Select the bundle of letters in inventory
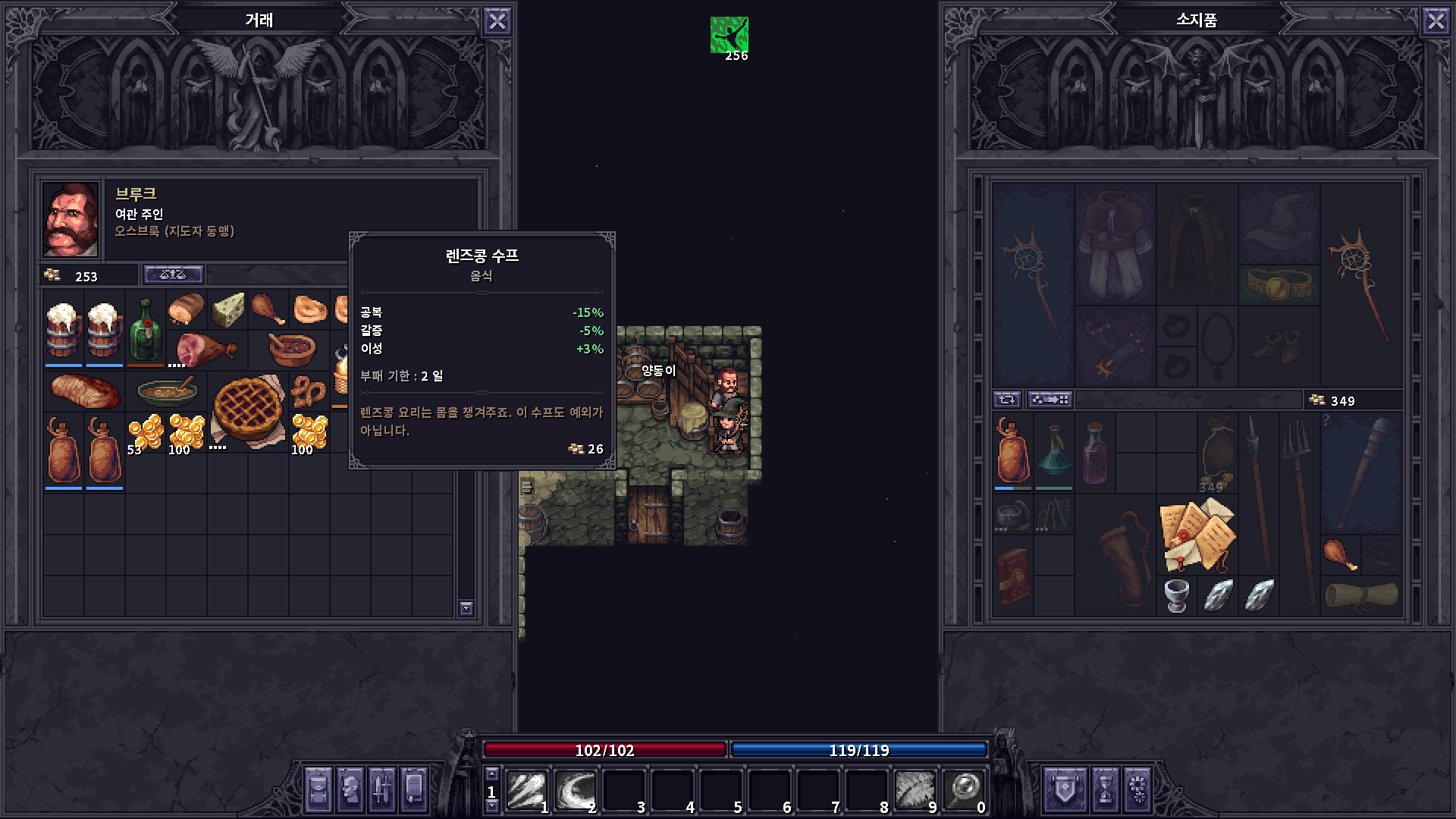 [x=1197, y=535]
